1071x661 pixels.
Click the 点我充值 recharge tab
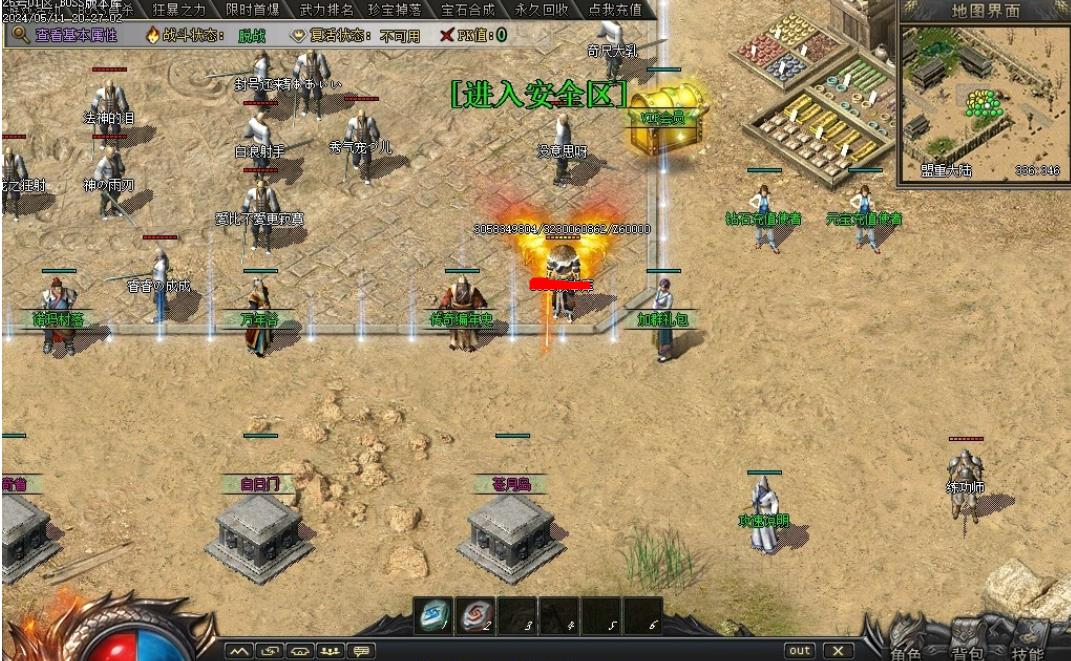pos(615,10)
